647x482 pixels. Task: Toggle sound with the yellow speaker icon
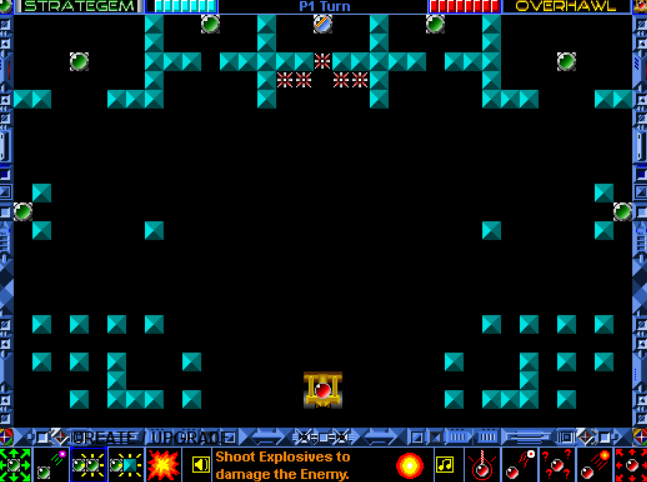click(x=201, y=465)
